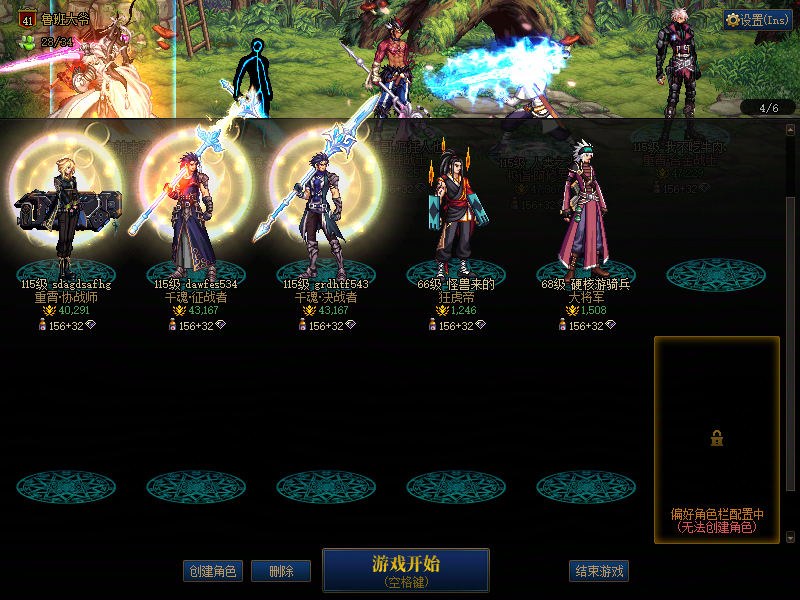Exit via the 结束游戏 button

(599, 571)
